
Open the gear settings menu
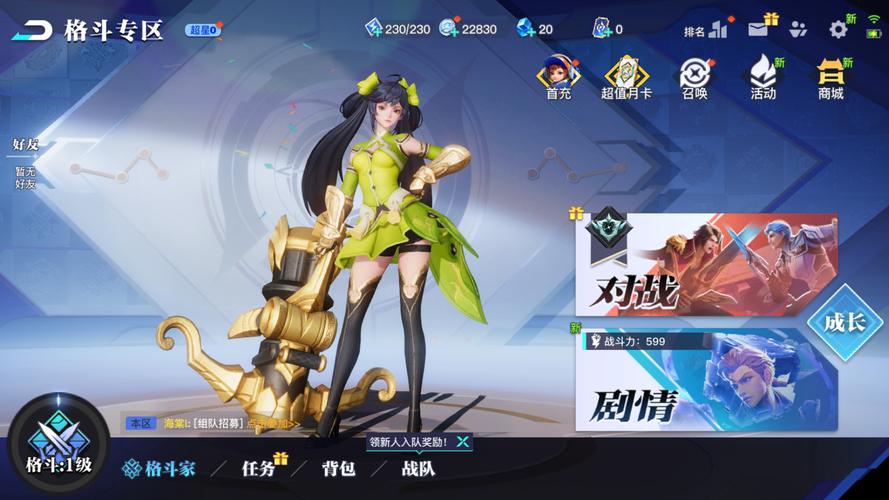click(838, 29)
